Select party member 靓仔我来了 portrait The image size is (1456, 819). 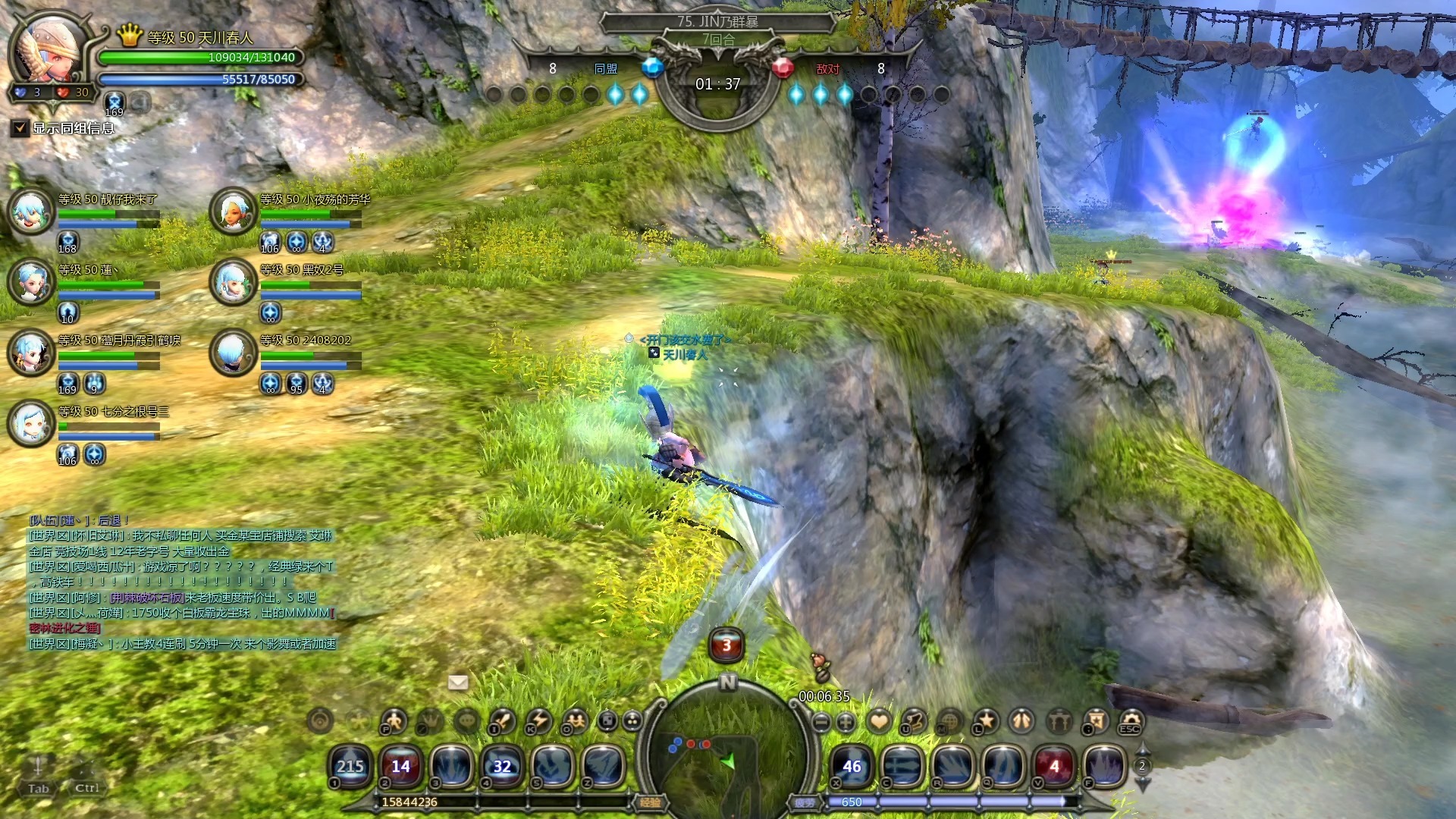(31, 212)
